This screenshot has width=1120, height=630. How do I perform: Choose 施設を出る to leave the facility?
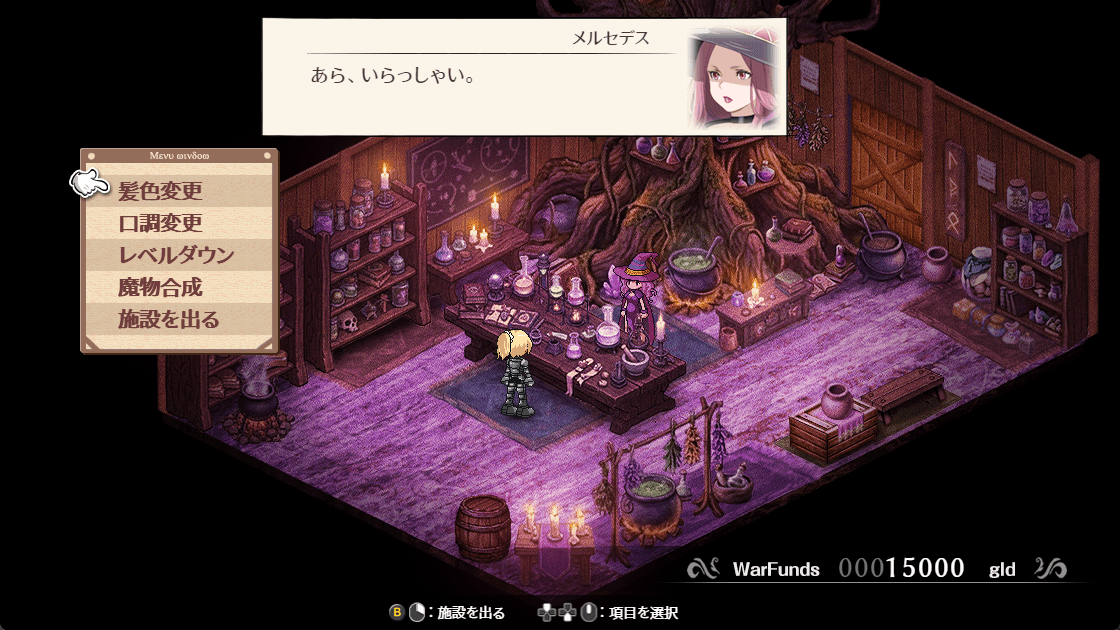click(x=168, y=320)
